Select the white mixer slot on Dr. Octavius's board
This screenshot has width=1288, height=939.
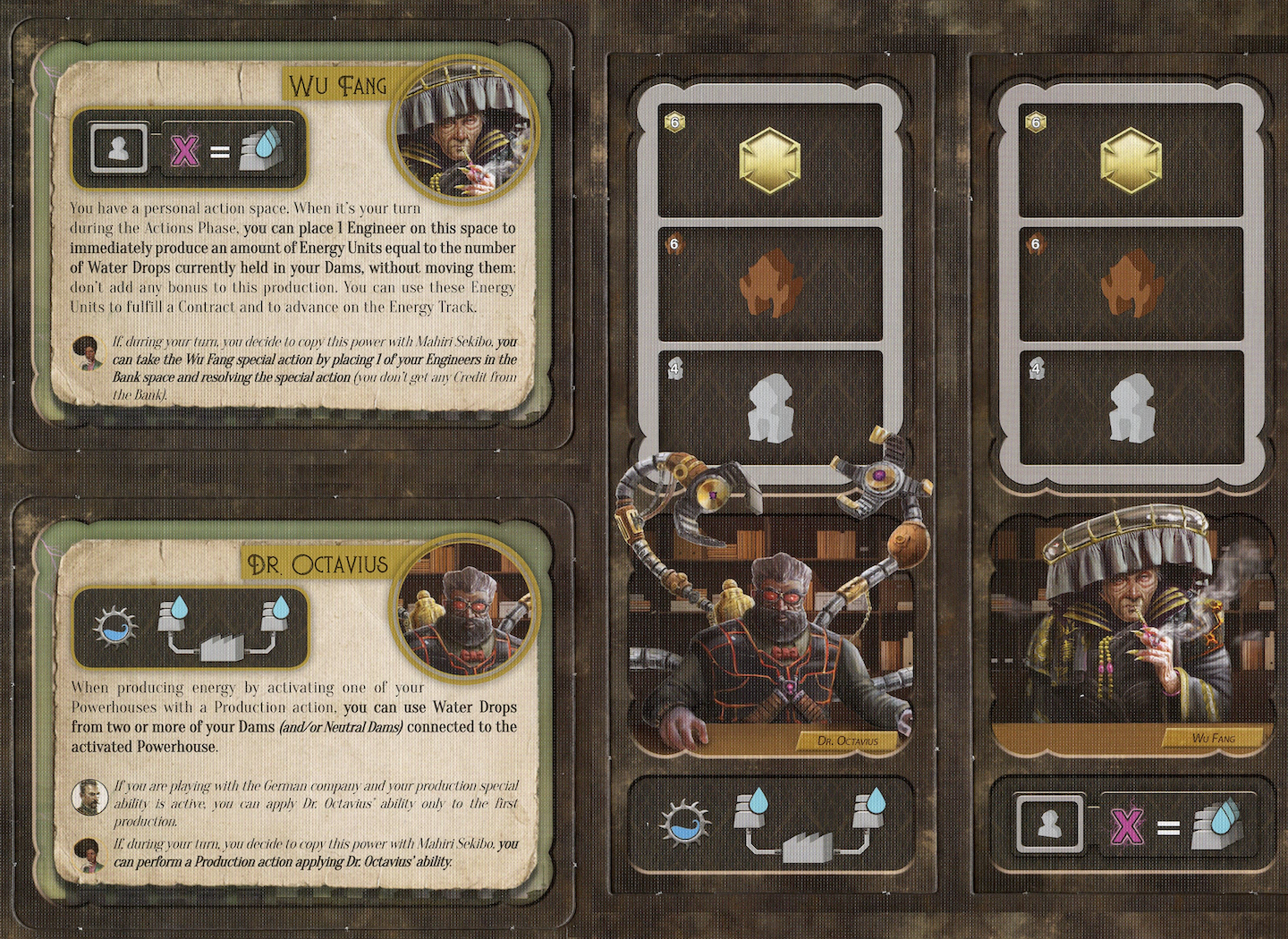[769, 408]
